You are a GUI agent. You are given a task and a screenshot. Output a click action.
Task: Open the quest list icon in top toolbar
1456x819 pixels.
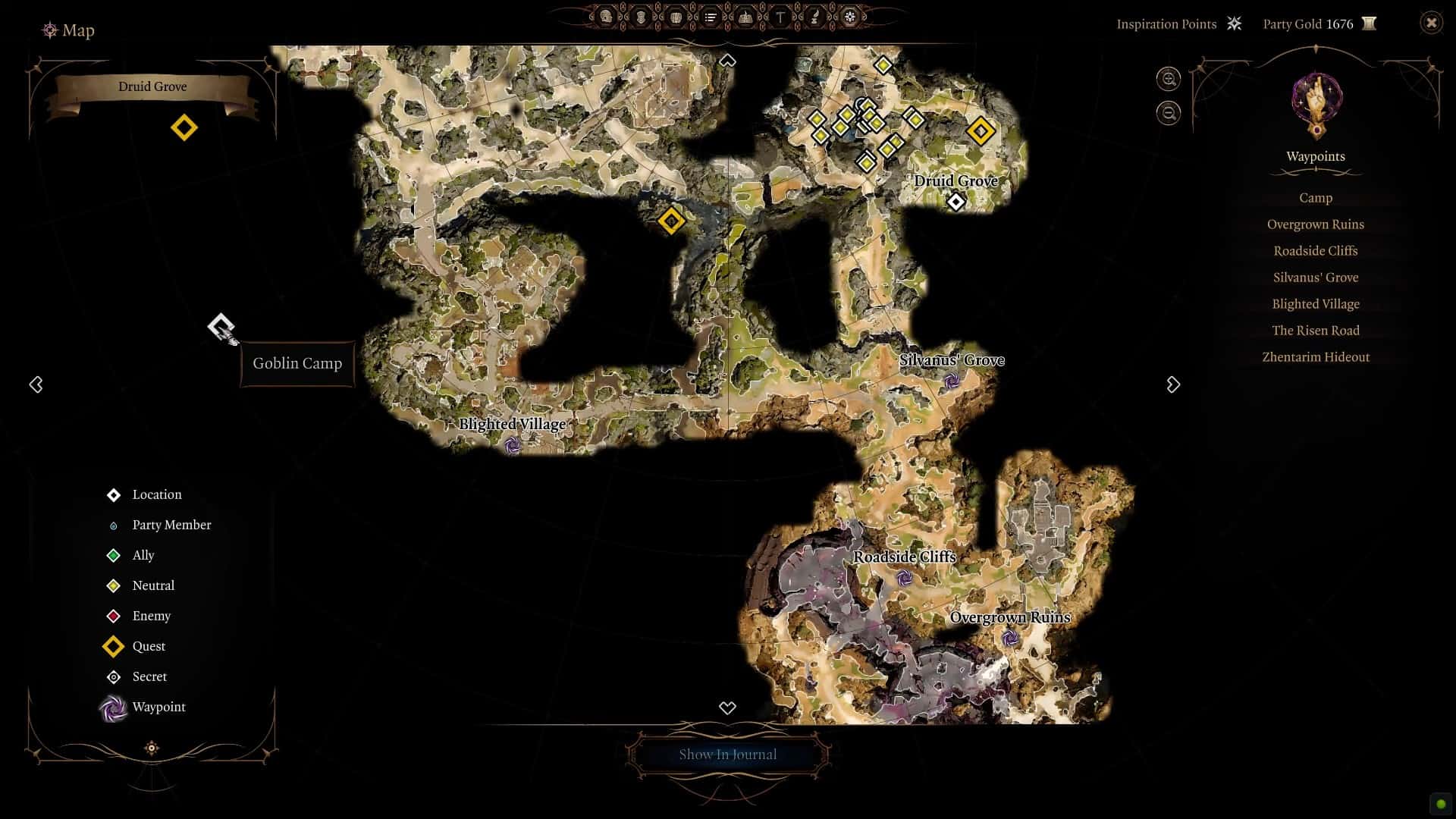711,16
